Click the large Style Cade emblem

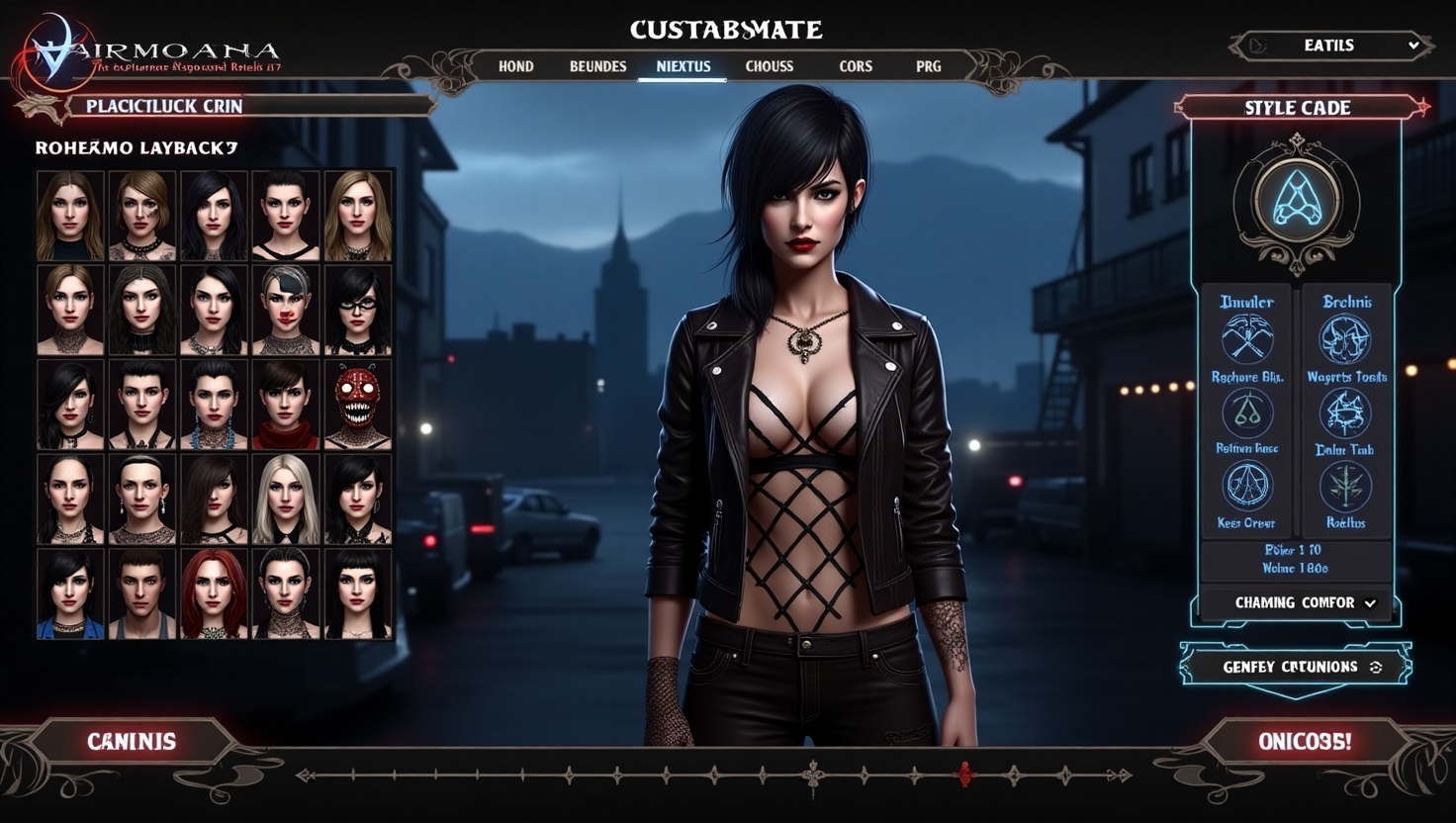(1296, 200)
